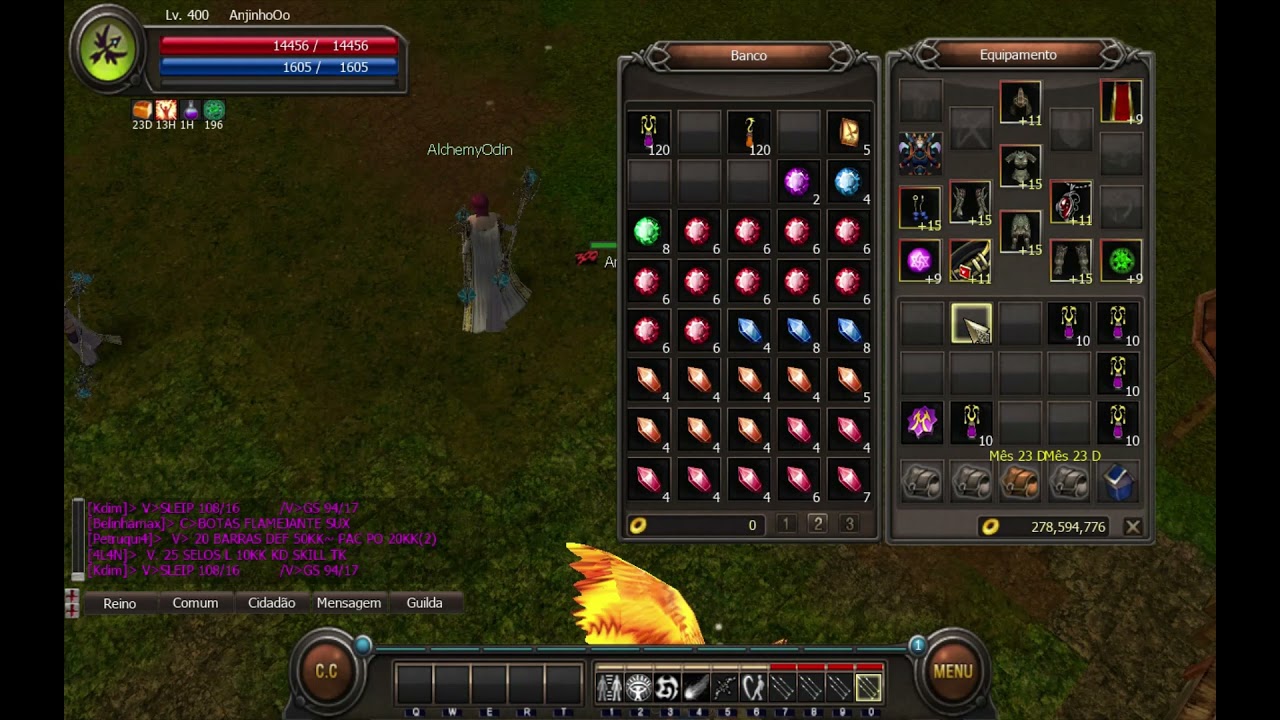
Task: Select the equipped red amulet
Action: click(1070, 203)
